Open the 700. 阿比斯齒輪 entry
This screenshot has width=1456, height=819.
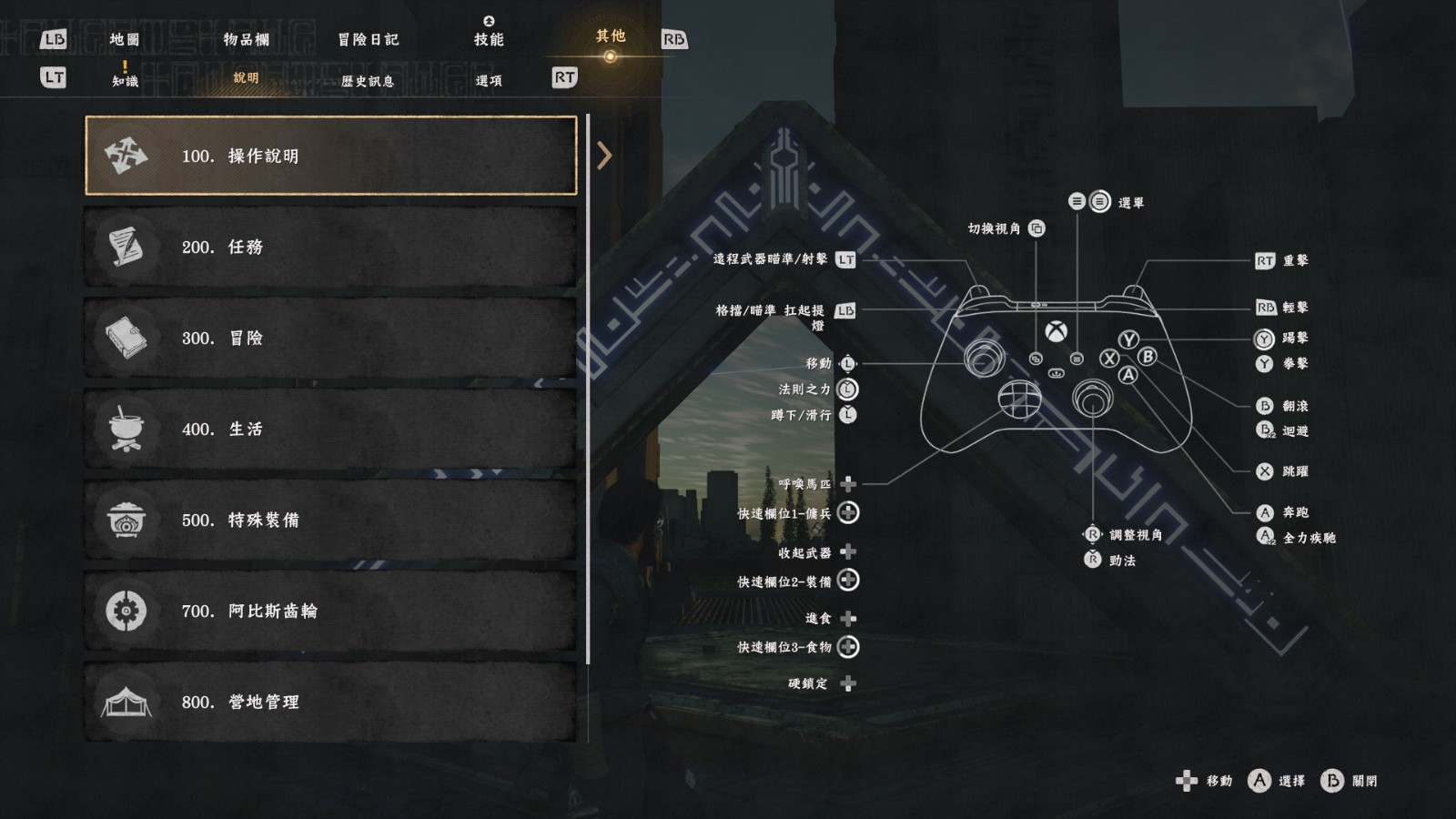coord(331,611)
